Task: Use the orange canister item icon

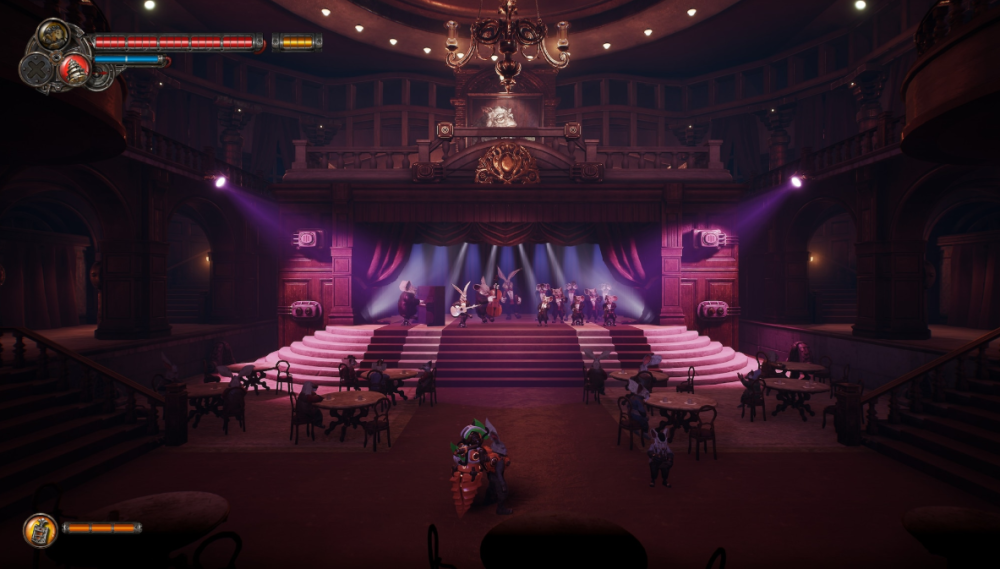Action: tap(40, 530)
